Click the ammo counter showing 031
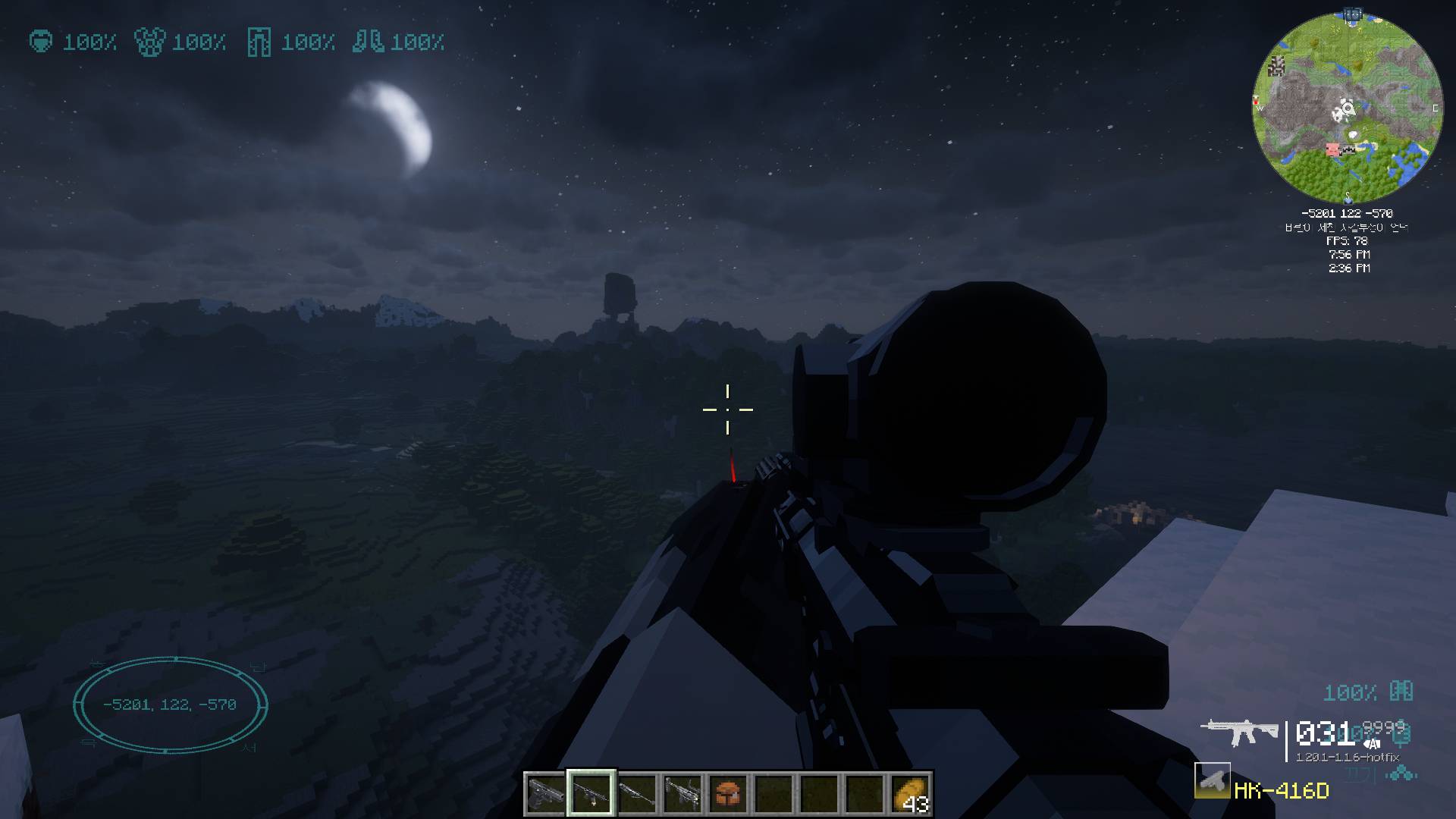The width and height of the screenshot is (1456, 819). (1326, 734)
